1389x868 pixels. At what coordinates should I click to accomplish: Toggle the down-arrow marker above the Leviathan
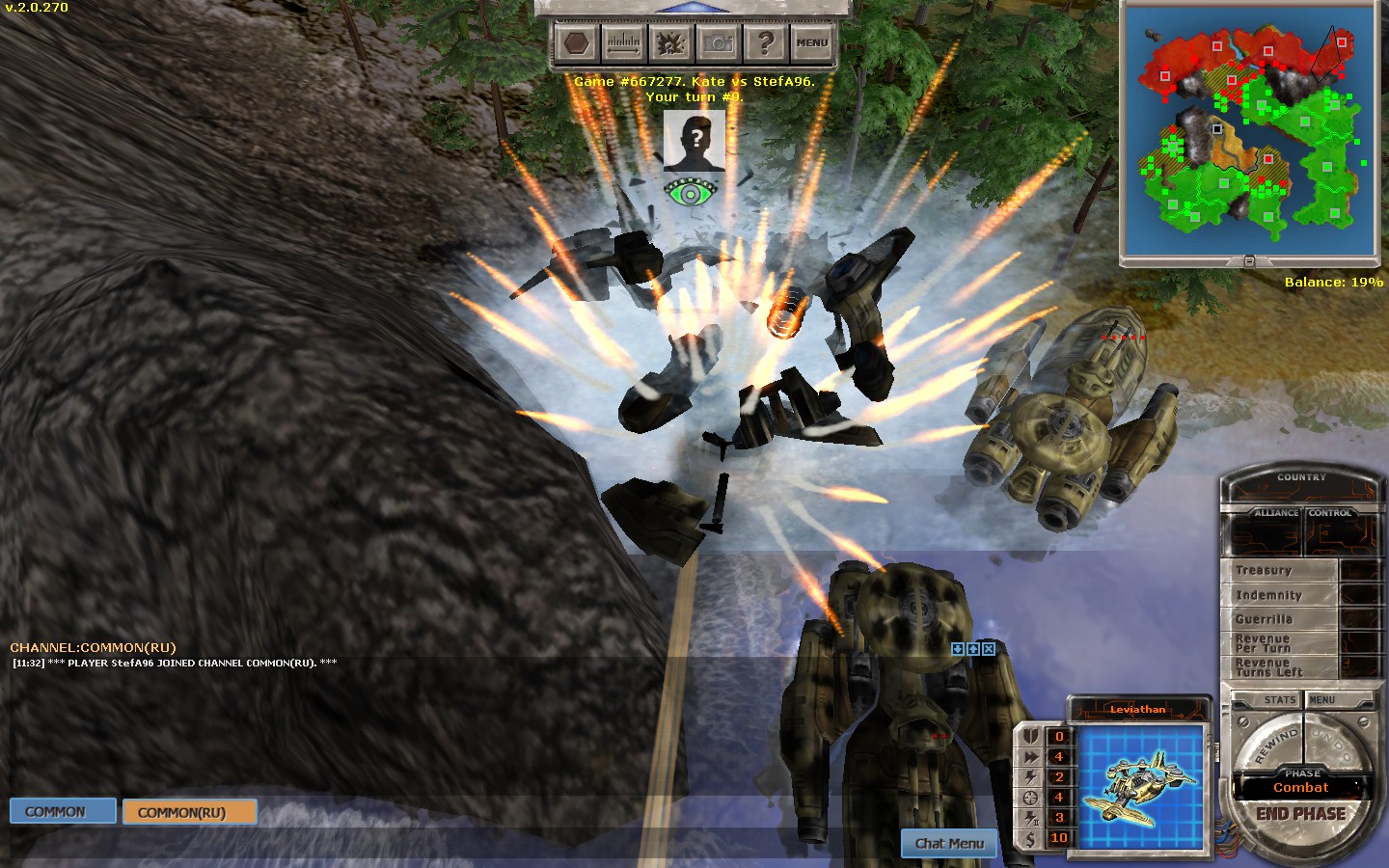(958, 650)
